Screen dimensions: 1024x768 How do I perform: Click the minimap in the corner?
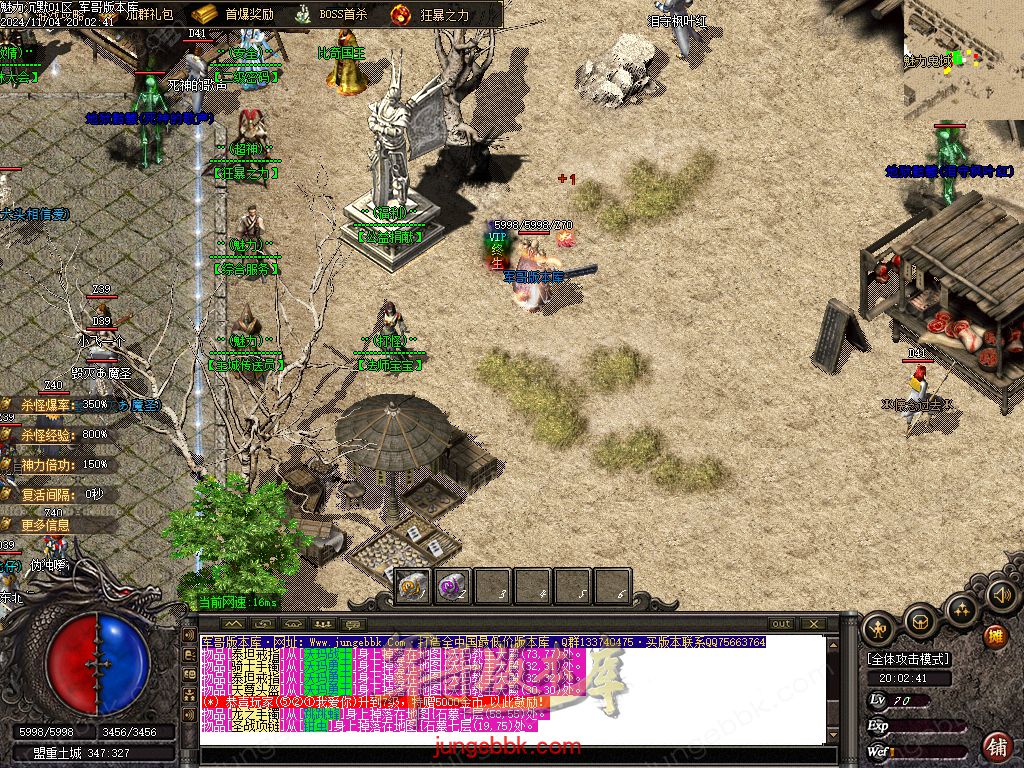(x=963, y=58)
